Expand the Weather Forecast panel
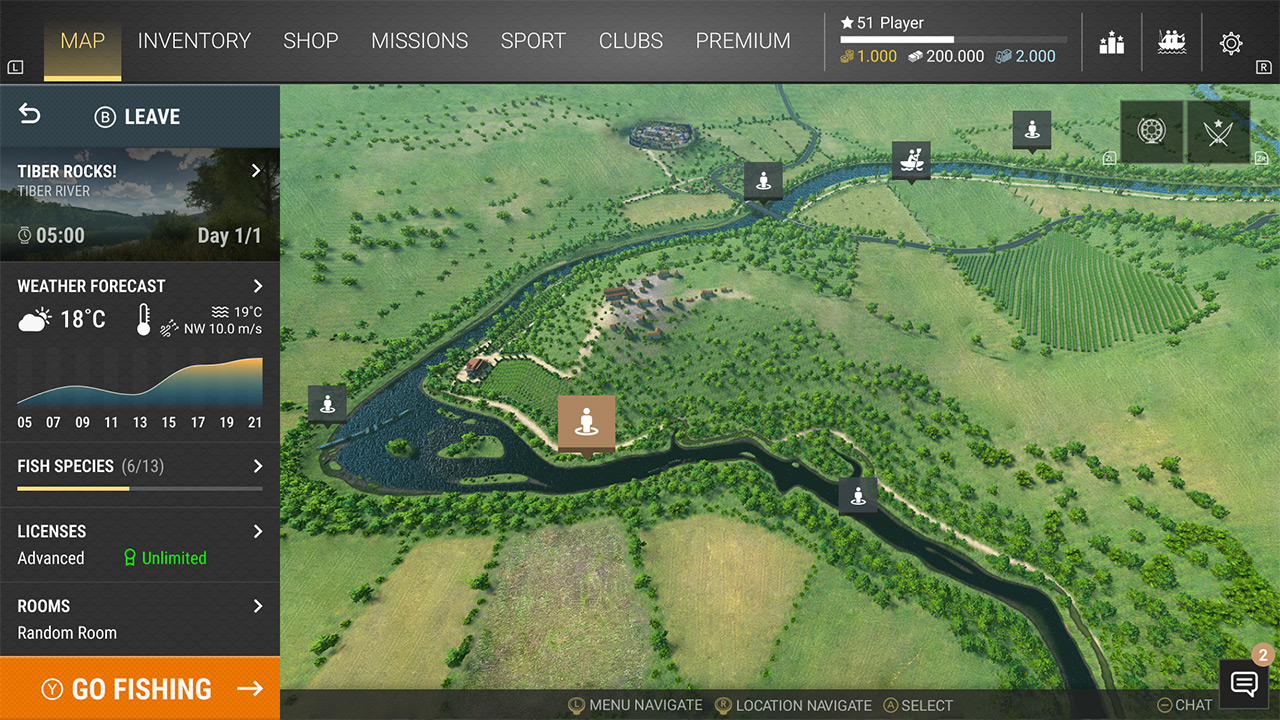Image resolution: width=1280 pixels, height=720 pixels. [x=257, y=286]
